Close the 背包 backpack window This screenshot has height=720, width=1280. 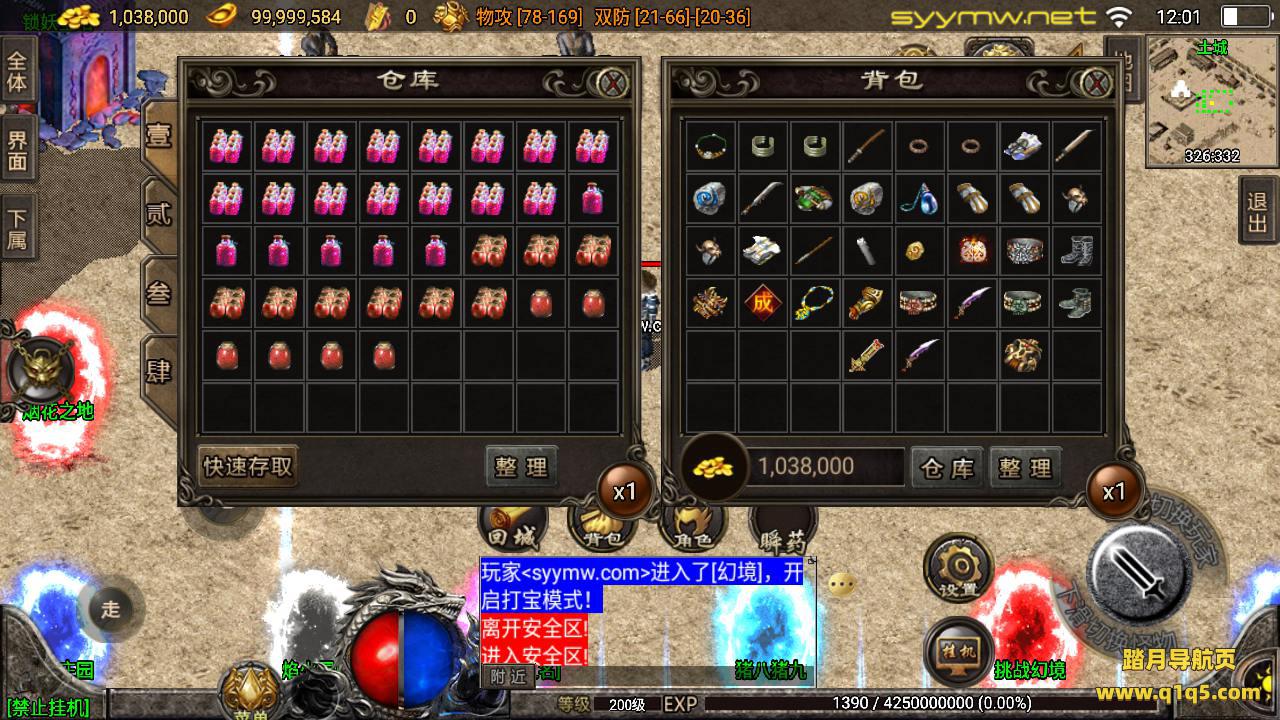click(1097, 82)
